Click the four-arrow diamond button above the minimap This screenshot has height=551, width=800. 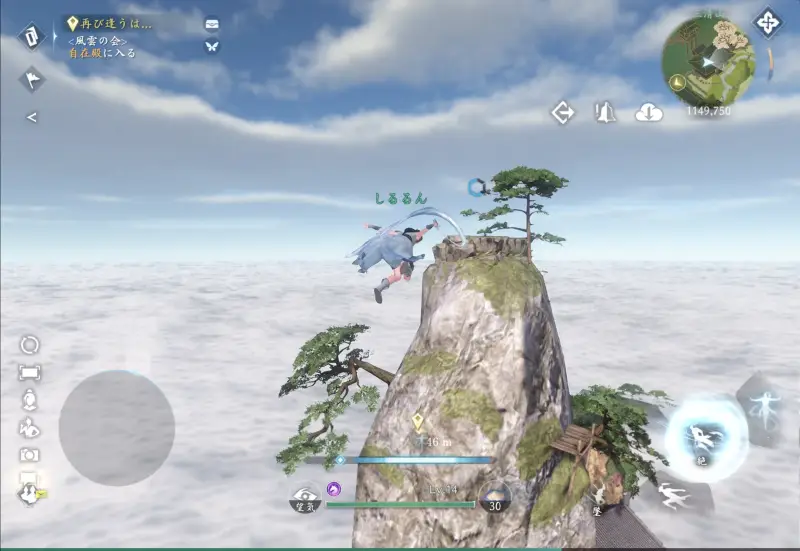(x=767, y=23)
